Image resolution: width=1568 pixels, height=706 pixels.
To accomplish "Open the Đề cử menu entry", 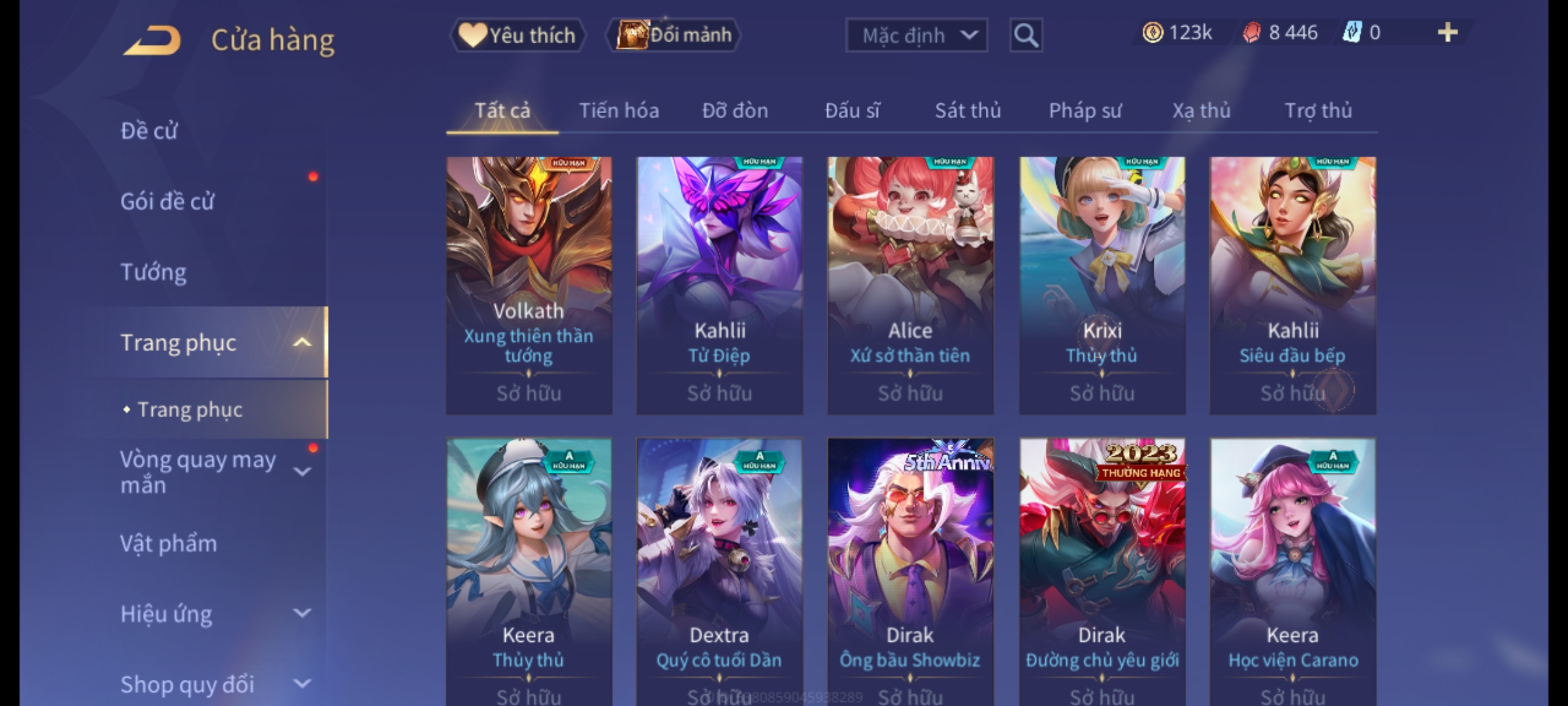I will point(149,131).
